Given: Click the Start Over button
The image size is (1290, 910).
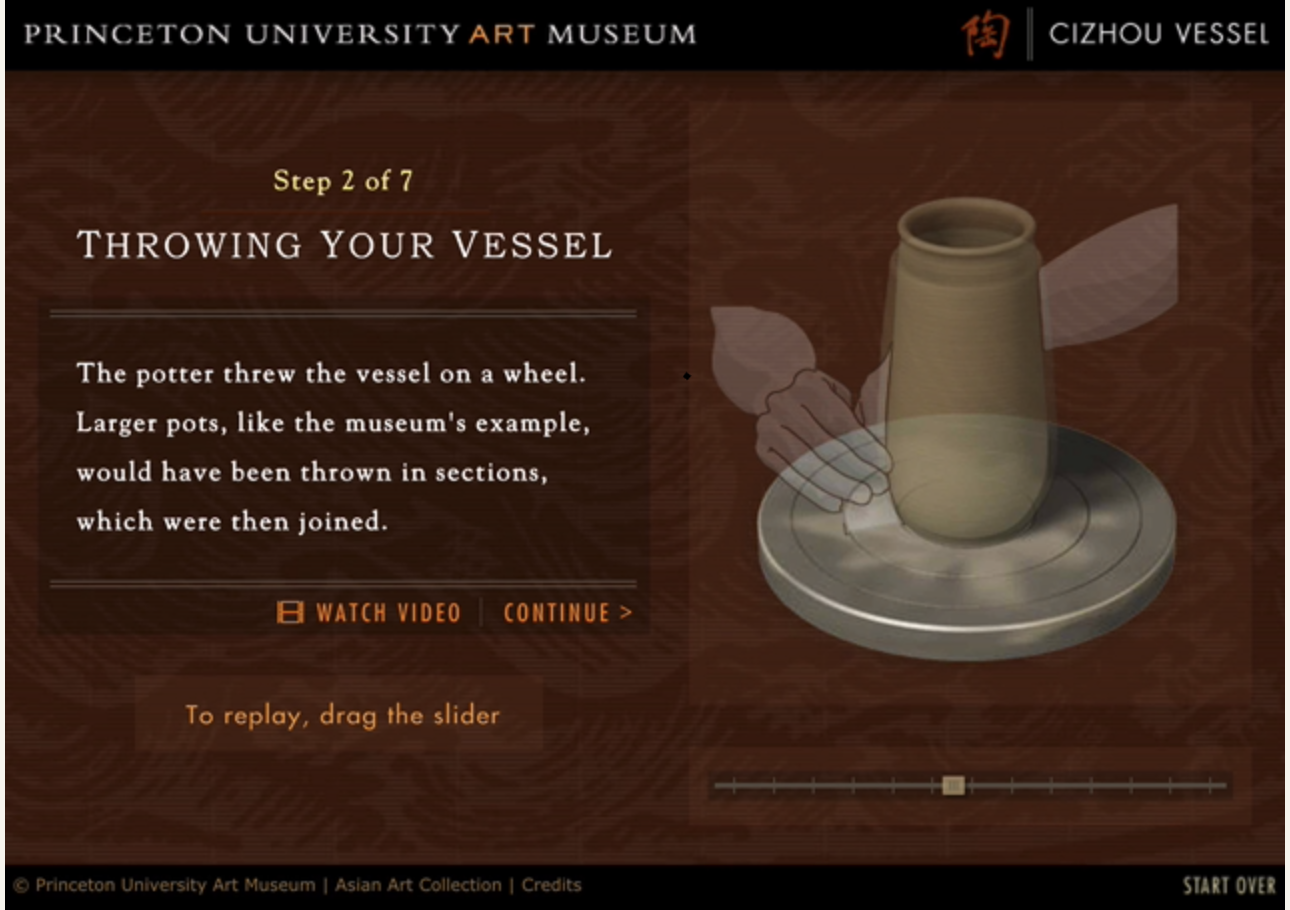Looking at the screenshot, I should (1229, 886).
